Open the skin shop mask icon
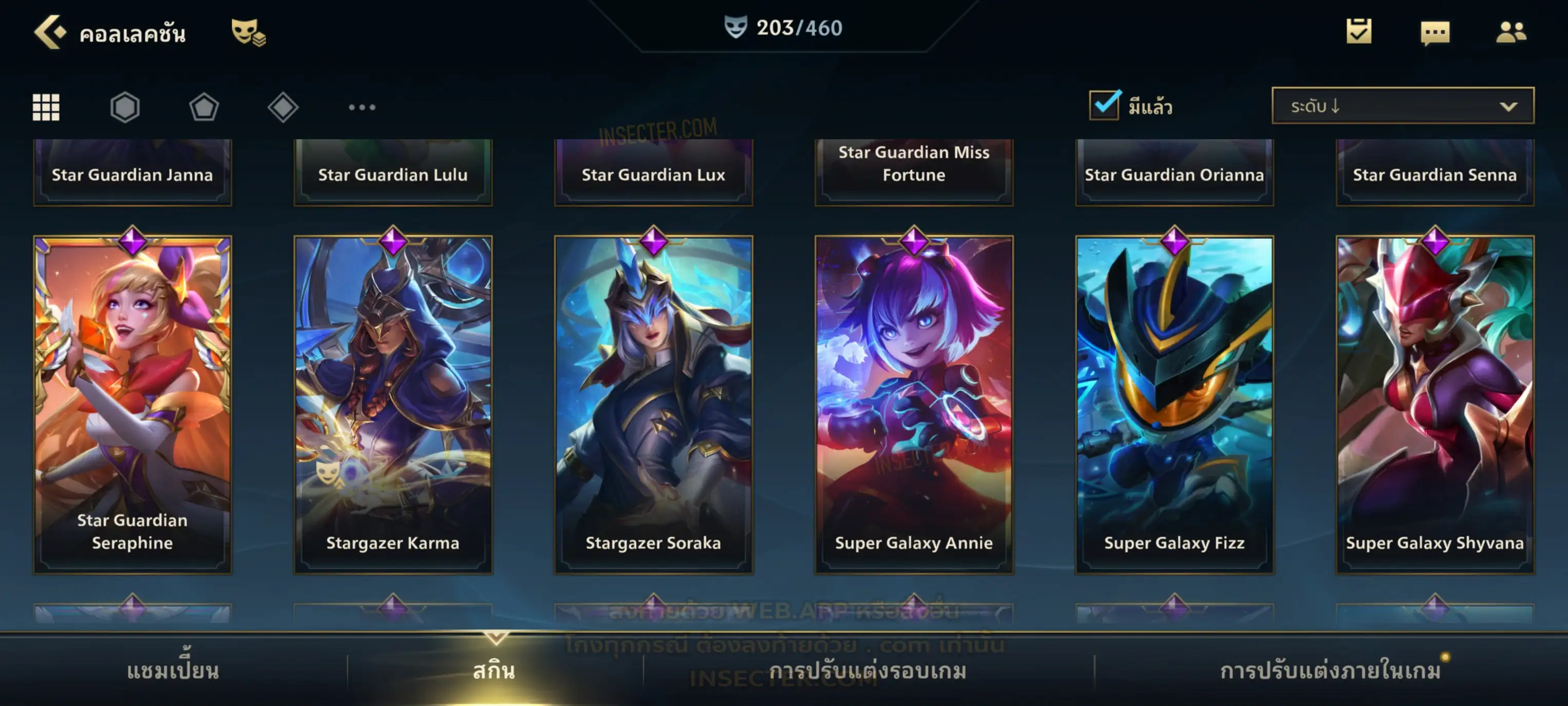 tap(248, 32)
